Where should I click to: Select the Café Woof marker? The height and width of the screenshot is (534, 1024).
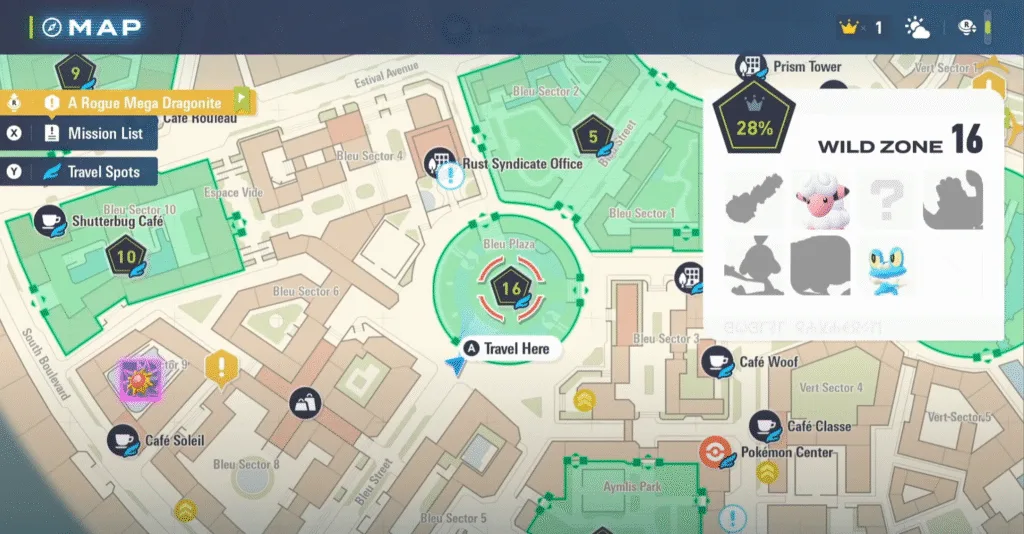coord(717,361)
